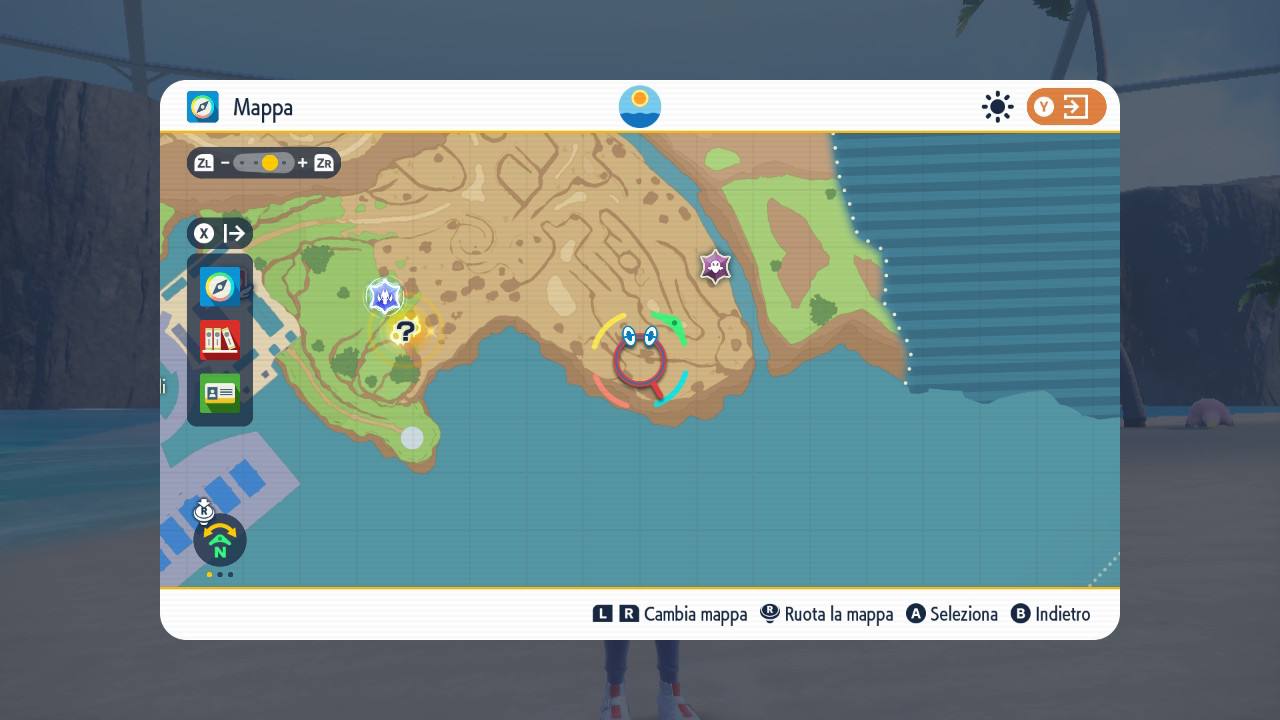Click the N compass to reset map rotation
This screenshot has width=1280, height=720.
[x=219, y=541]
